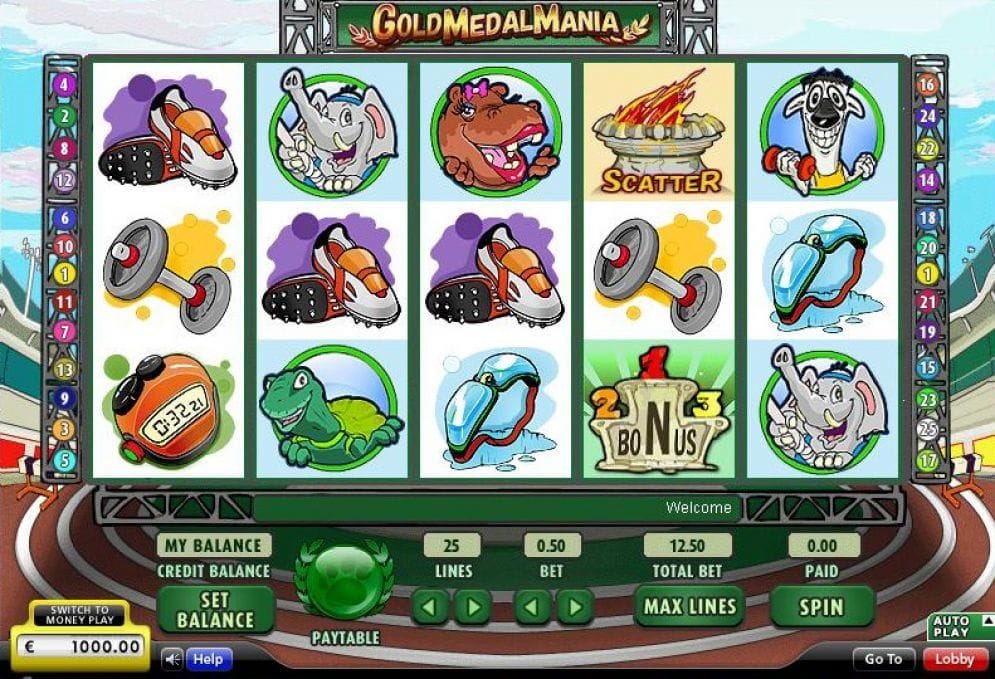995x679 pixels.
Task: Return to the Lobby
Action: [x=954, y=659]
